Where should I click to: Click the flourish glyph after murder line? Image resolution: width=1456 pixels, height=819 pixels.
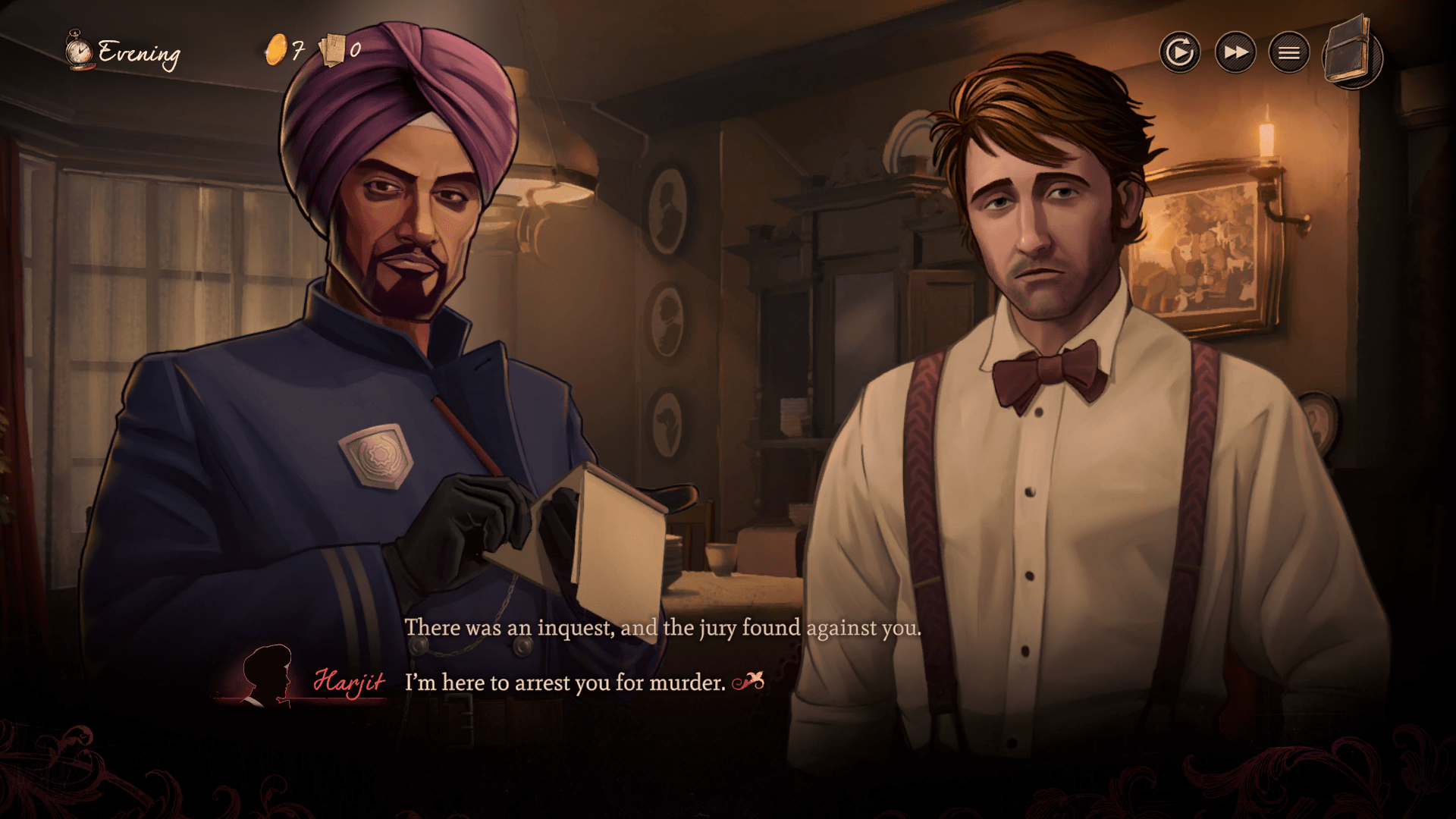(x=749, y=682)
